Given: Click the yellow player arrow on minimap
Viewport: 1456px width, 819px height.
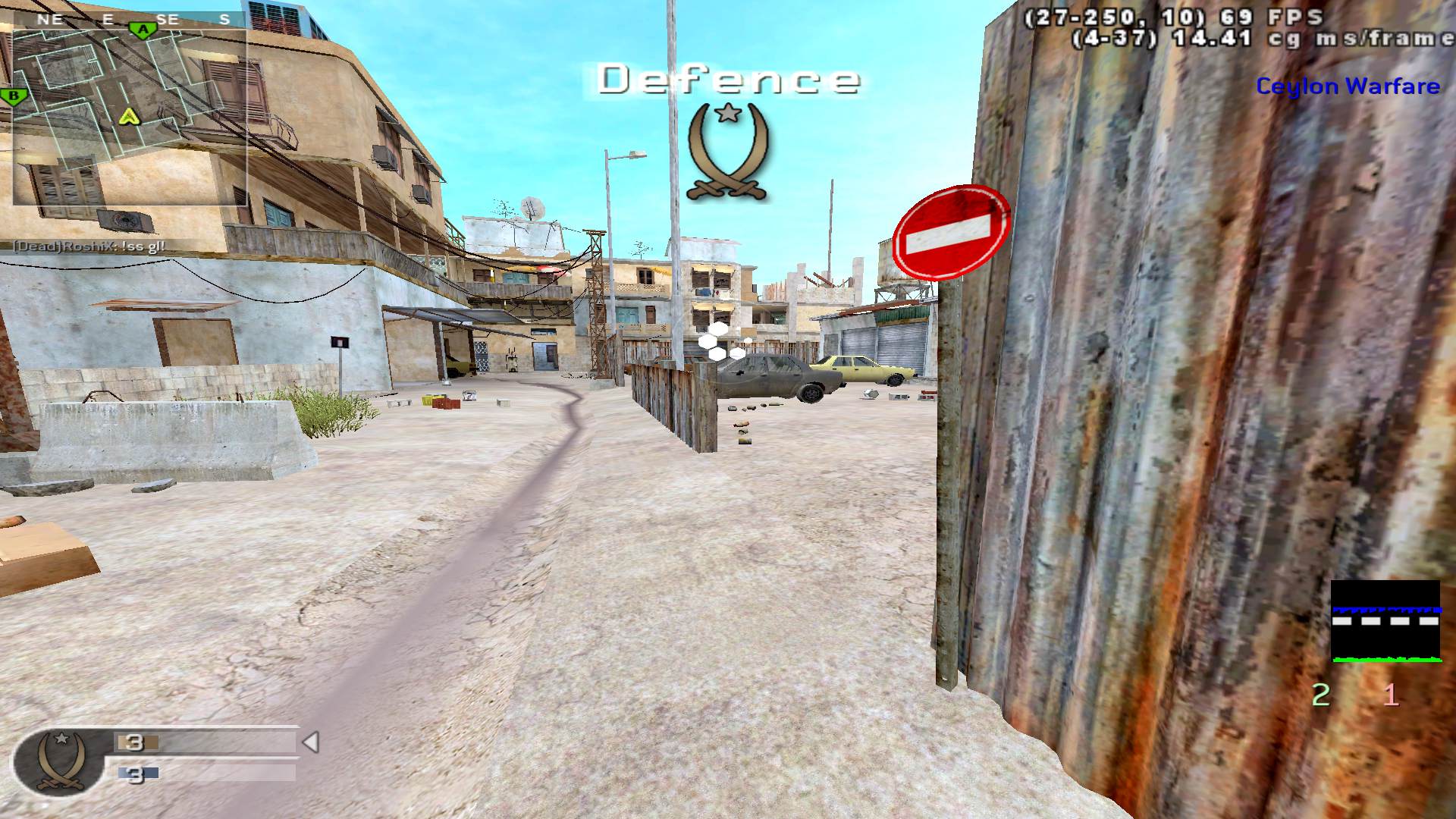Looking at the screenshot, I should point(130,116).
